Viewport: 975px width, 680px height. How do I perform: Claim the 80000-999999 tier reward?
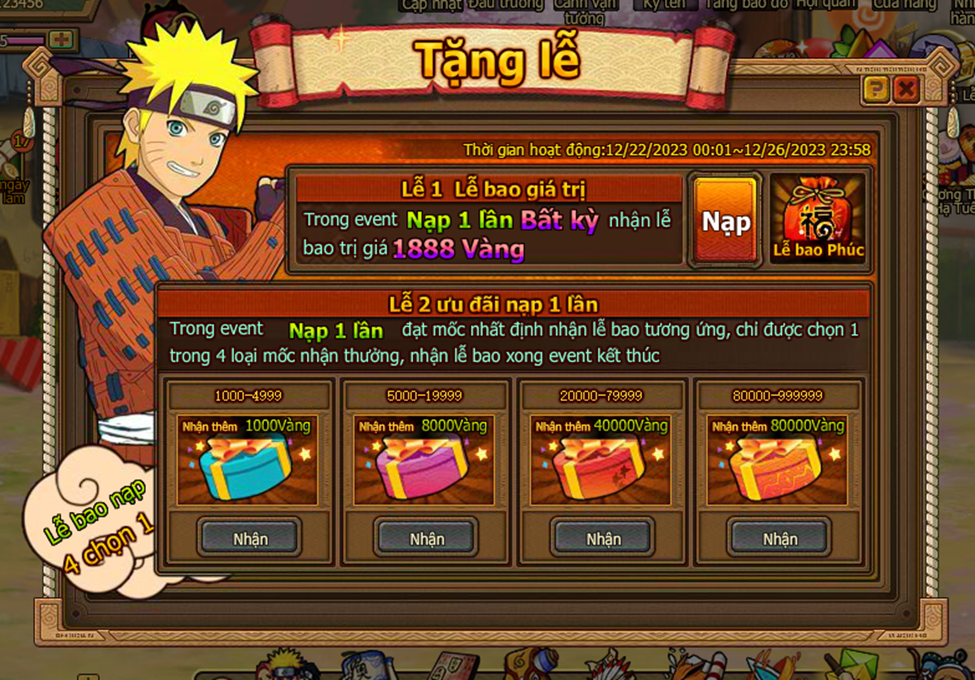pos(780,538)
